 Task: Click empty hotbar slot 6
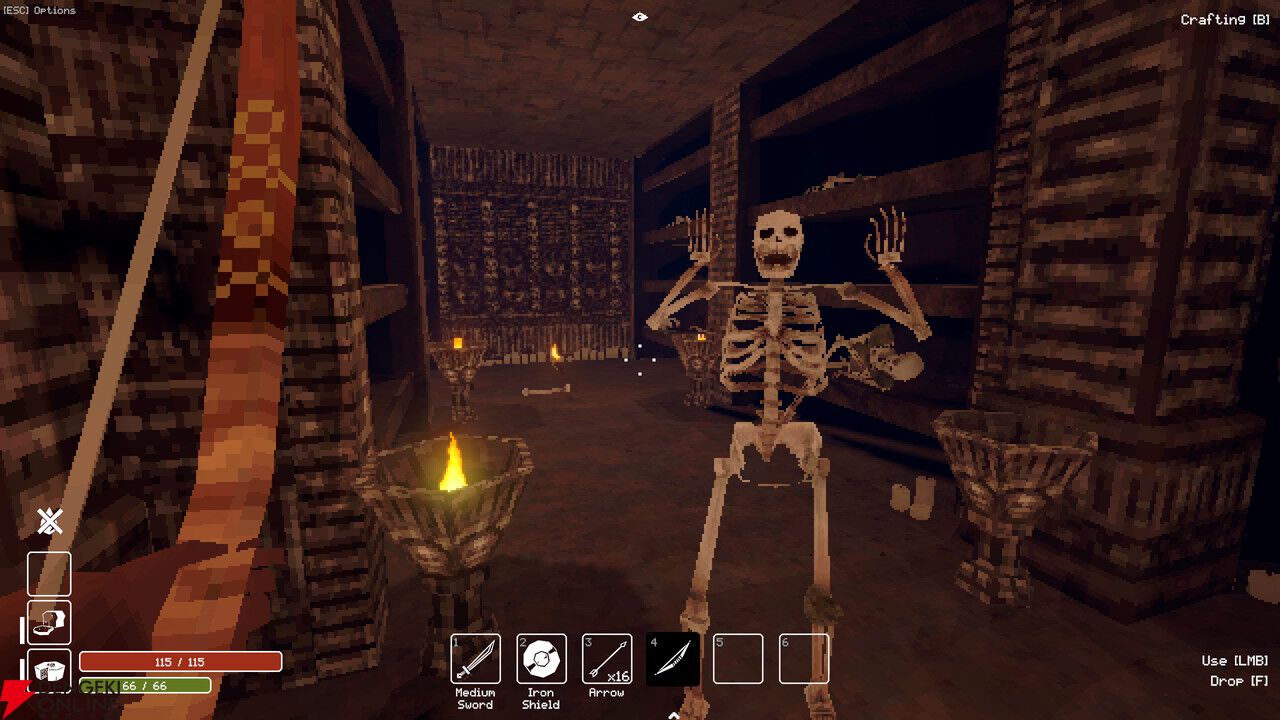point(804,658)
